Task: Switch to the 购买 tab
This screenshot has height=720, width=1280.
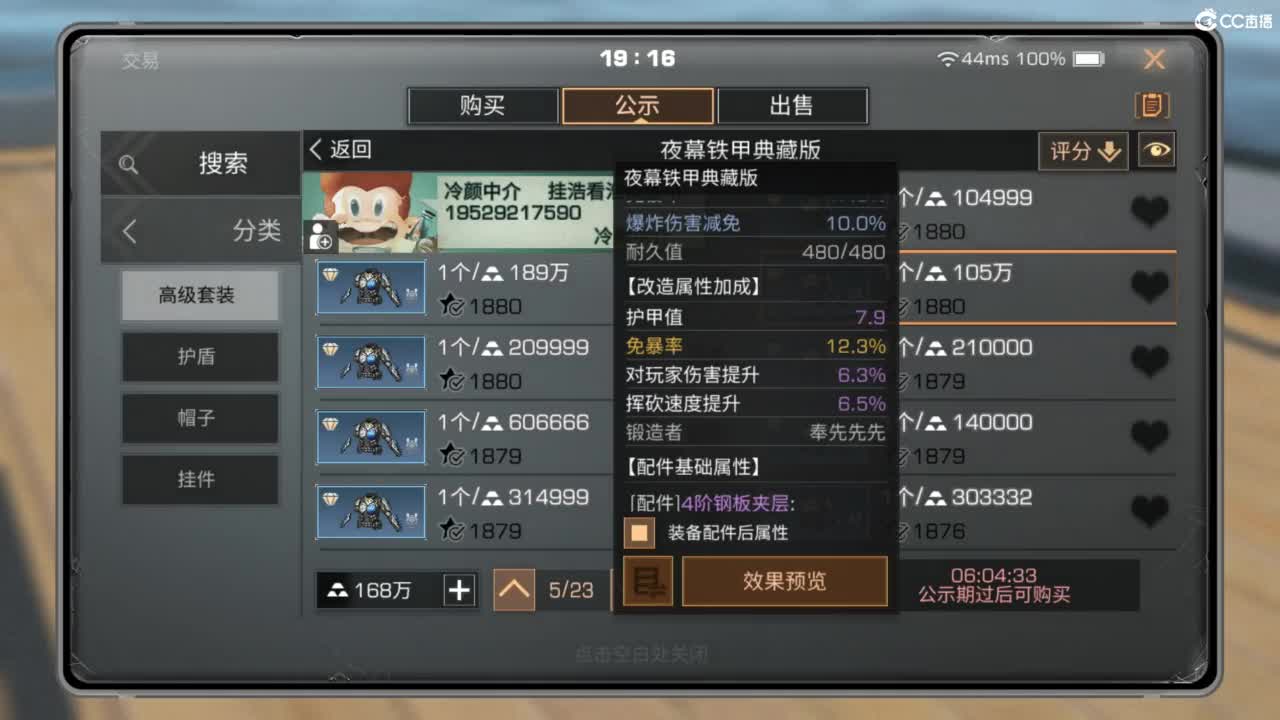Action: [483, 105]
